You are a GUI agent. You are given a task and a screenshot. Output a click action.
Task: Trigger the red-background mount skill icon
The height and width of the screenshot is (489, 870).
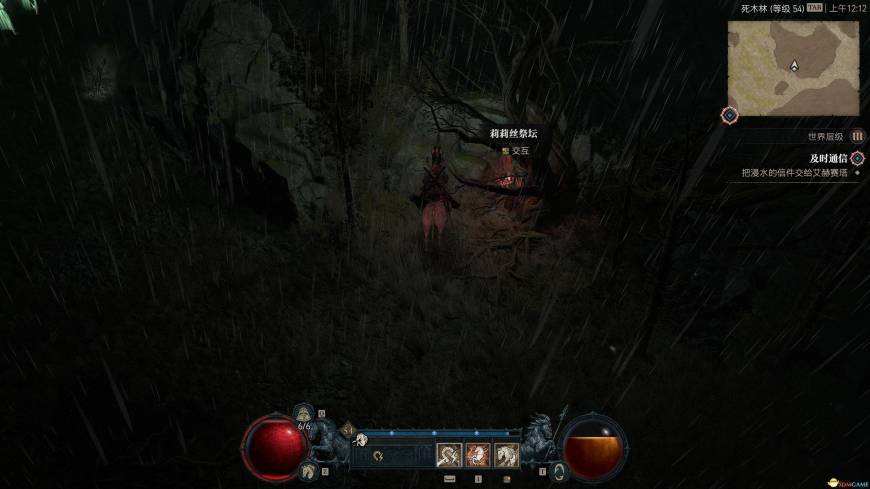point(477,455)
